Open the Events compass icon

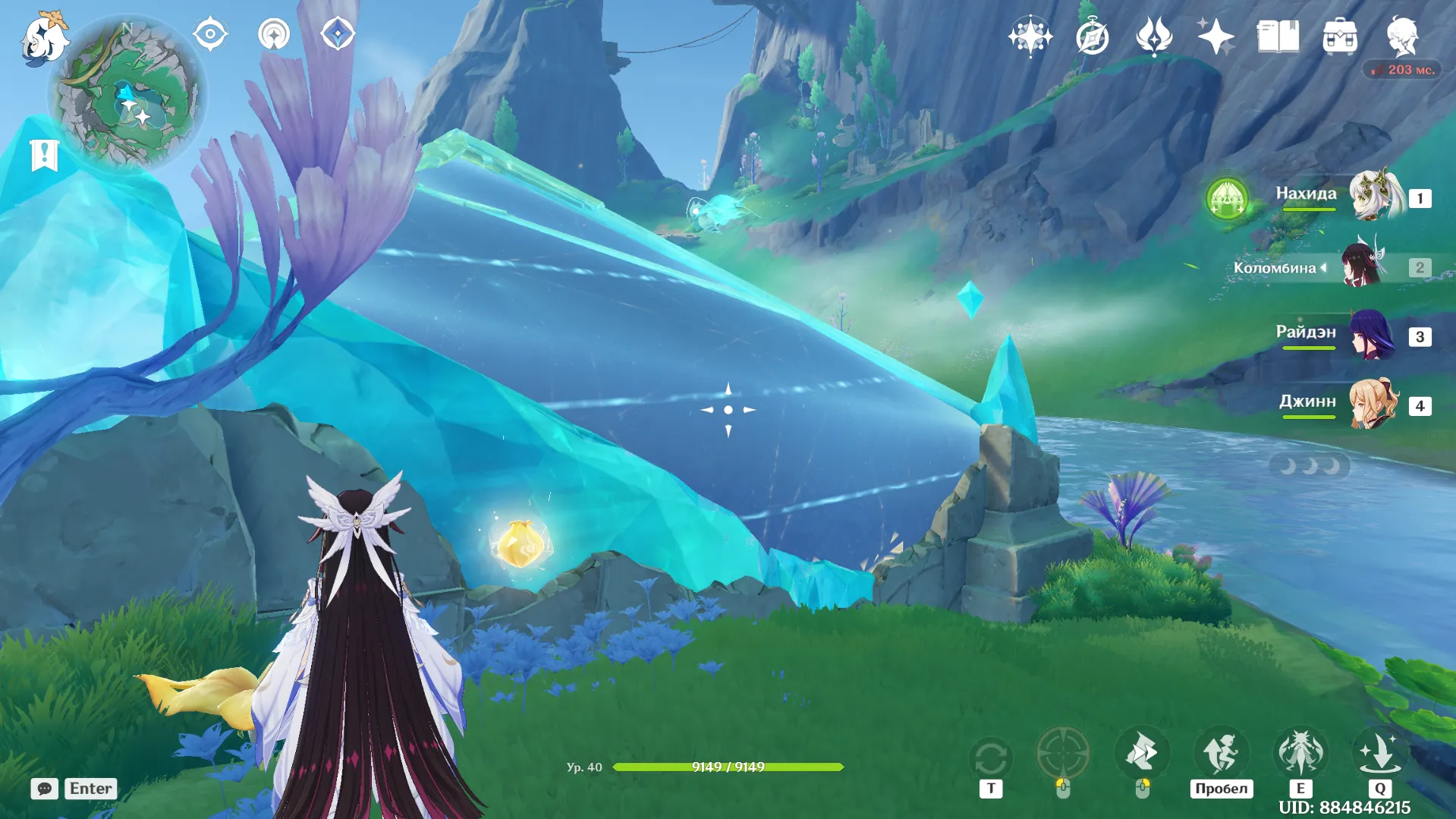click(1093, 36)
